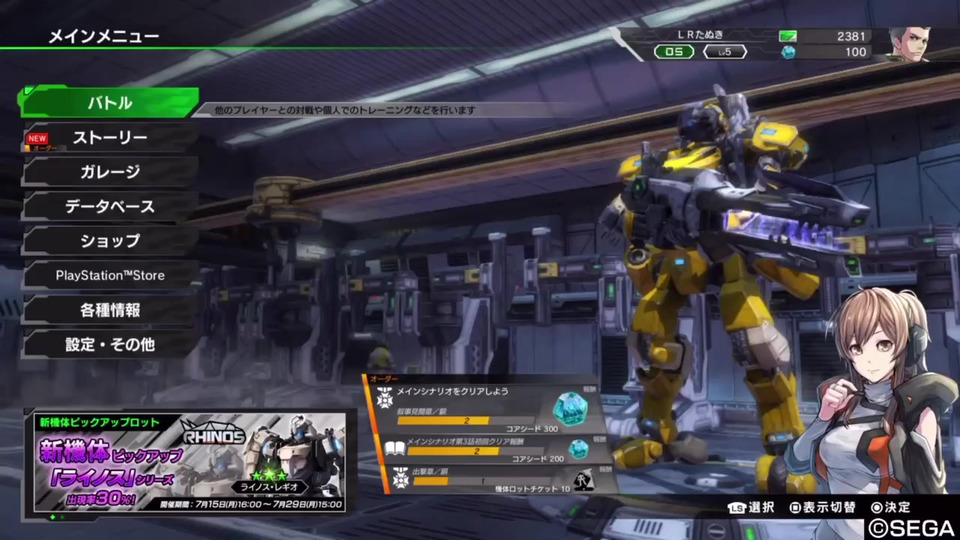960x540 pixels.
Task: Select the 出撃章 order with lot ticket reward
Action: click(x=485, y=479)
